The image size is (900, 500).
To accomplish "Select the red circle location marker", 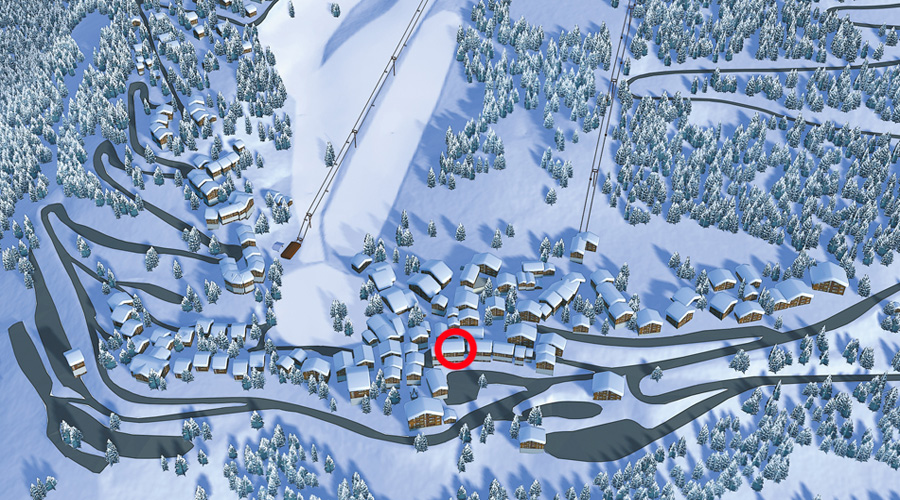I will click(455, 349).
